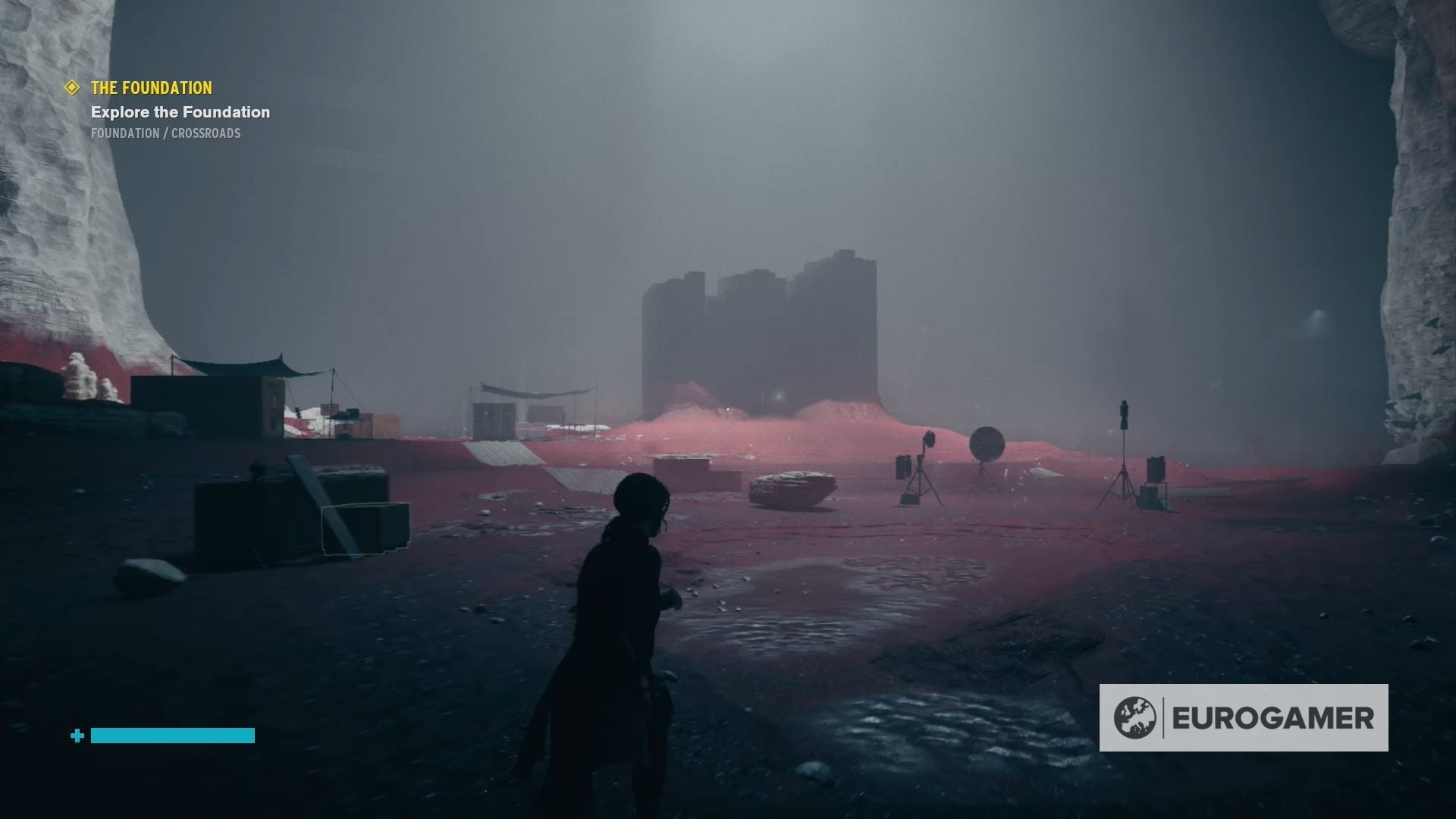Click the FOUNDATION / CROSSROADS location label

pyautogui.click(x=165, y=133)
